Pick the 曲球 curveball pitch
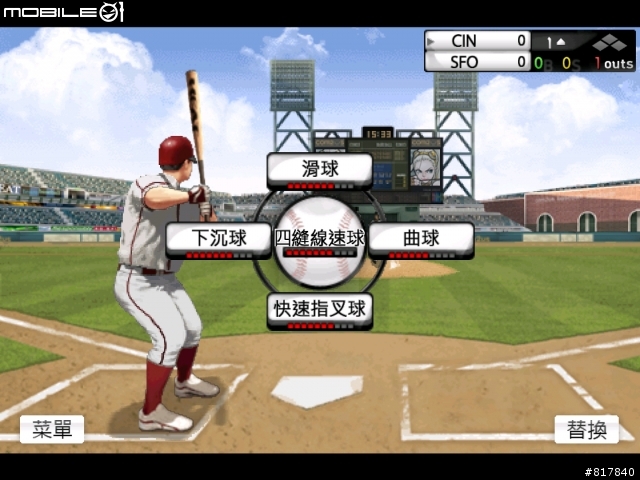This screenshot has height=480, width=640. [421, 240]
